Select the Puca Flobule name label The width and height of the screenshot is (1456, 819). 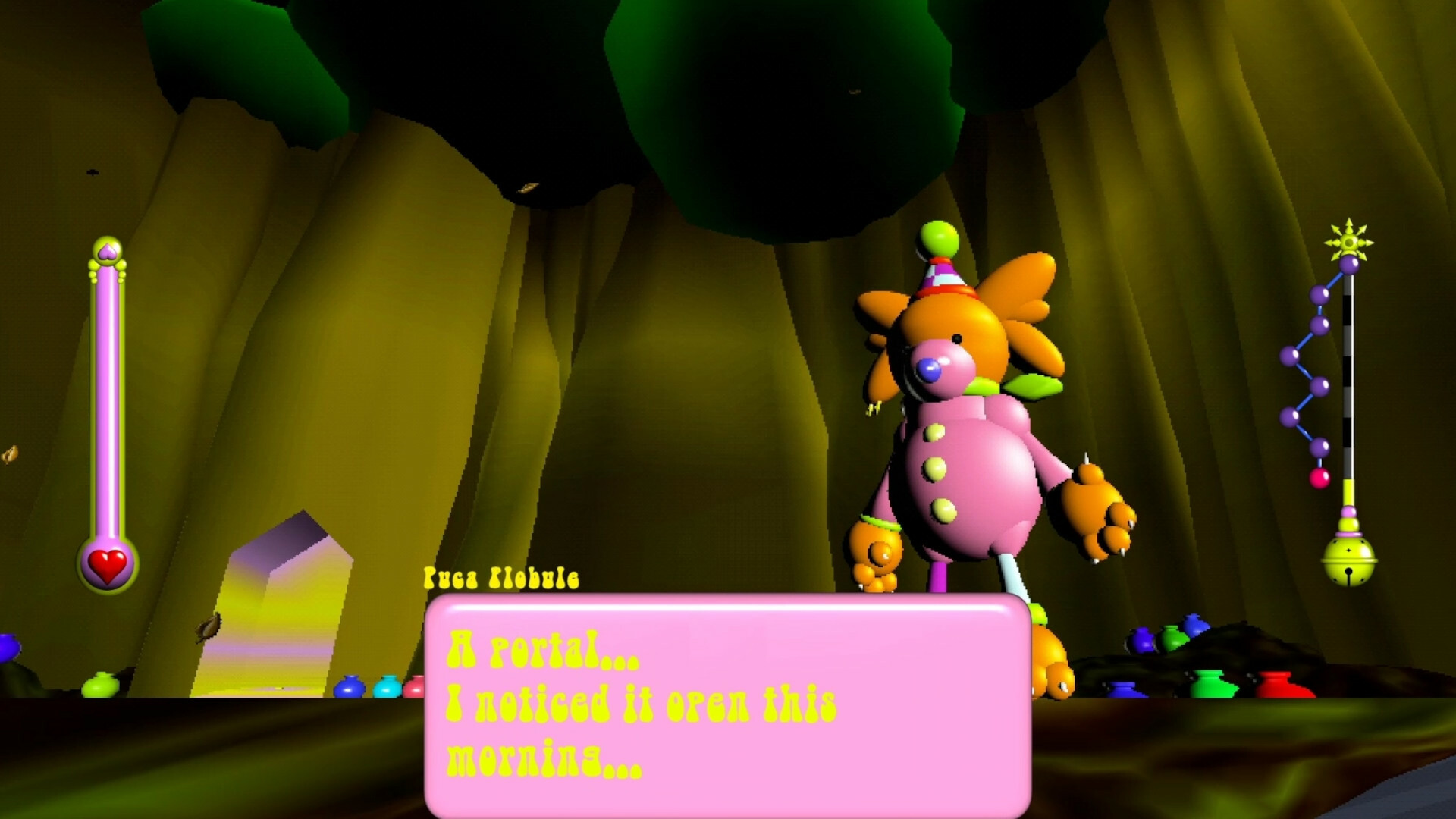502,579
